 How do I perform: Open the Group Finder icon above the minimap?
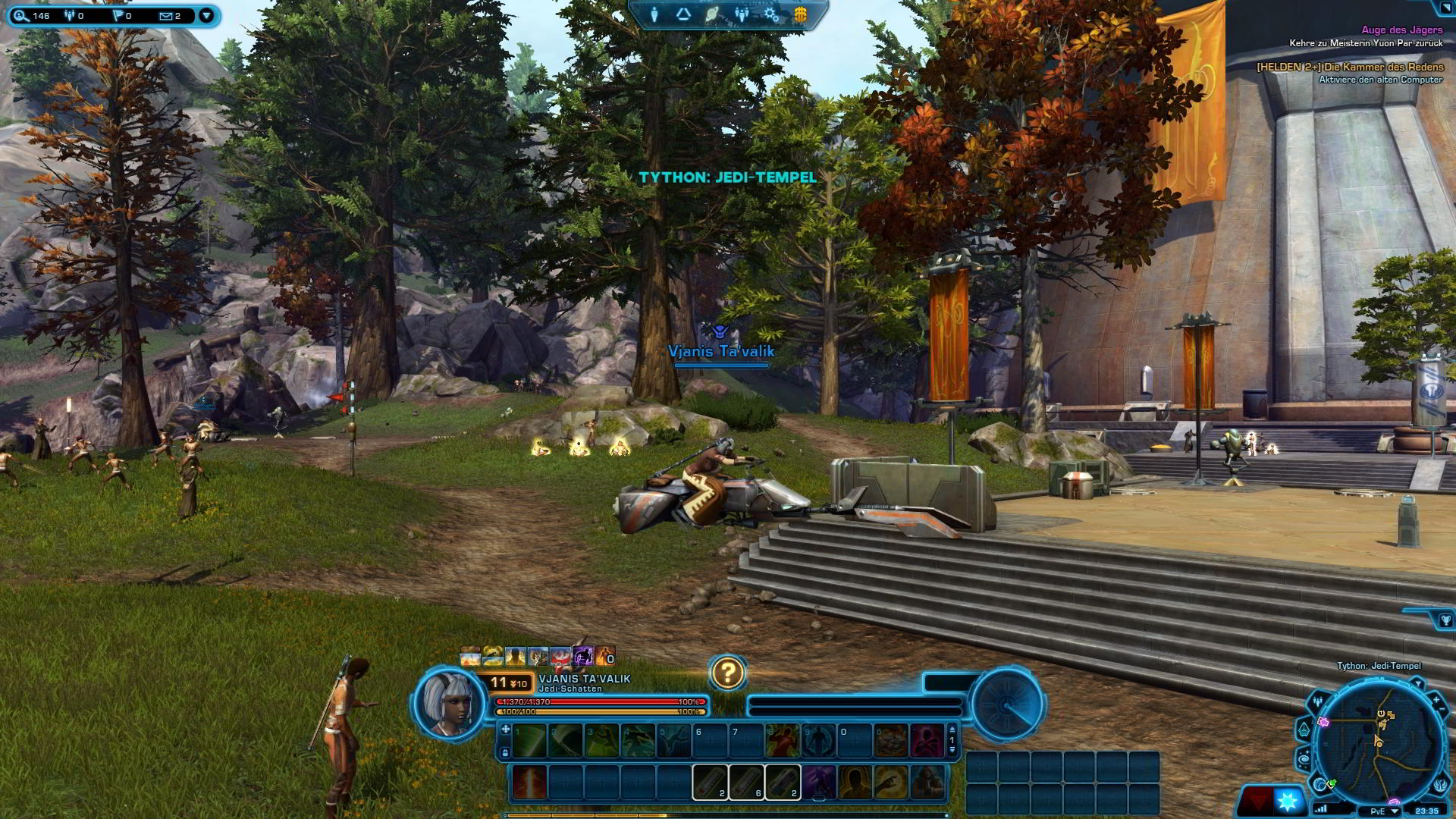1317,699
